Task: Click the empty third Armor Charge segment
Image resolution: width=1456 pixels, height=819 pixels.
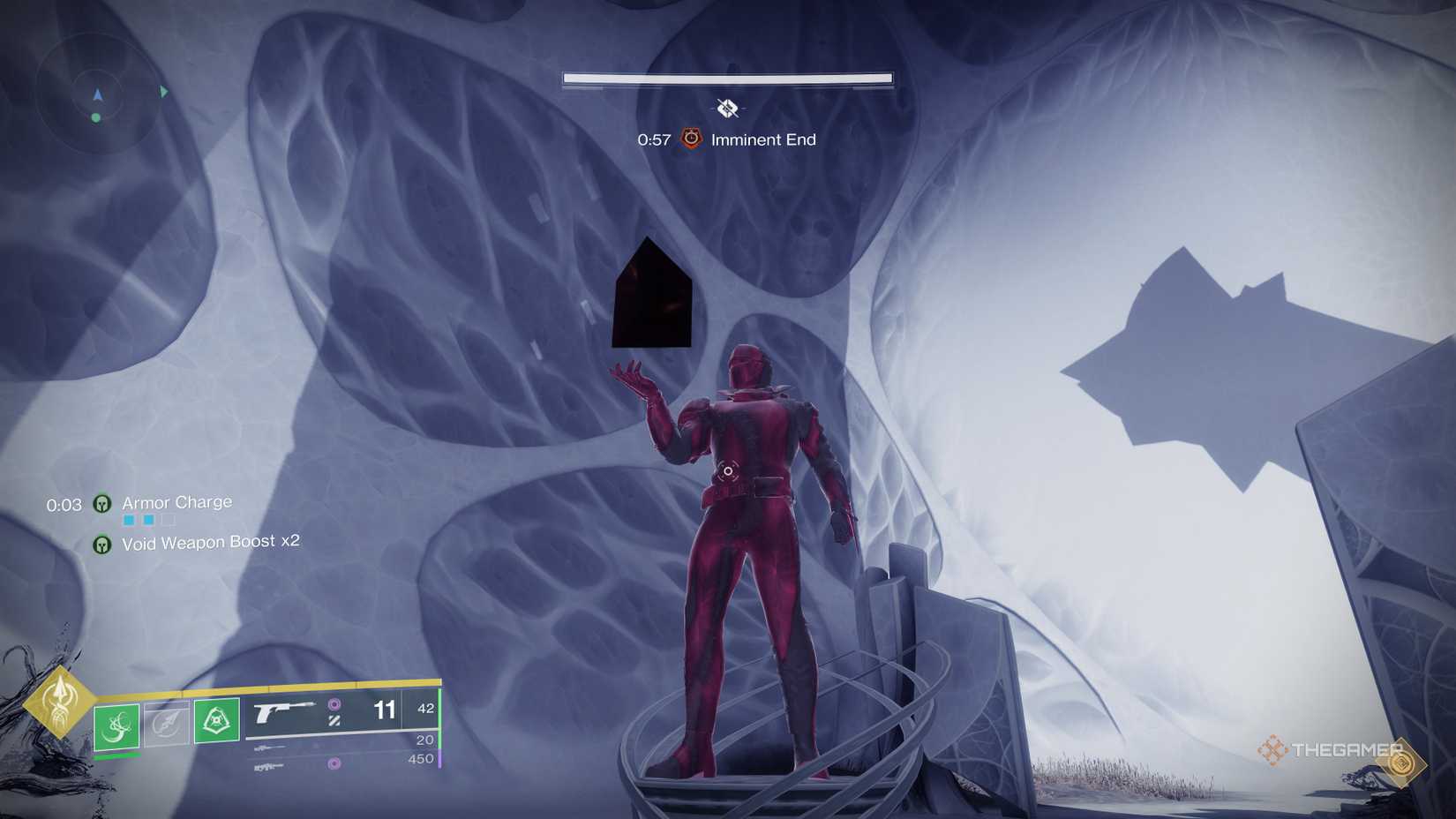Action: click(x=168, y=521)
